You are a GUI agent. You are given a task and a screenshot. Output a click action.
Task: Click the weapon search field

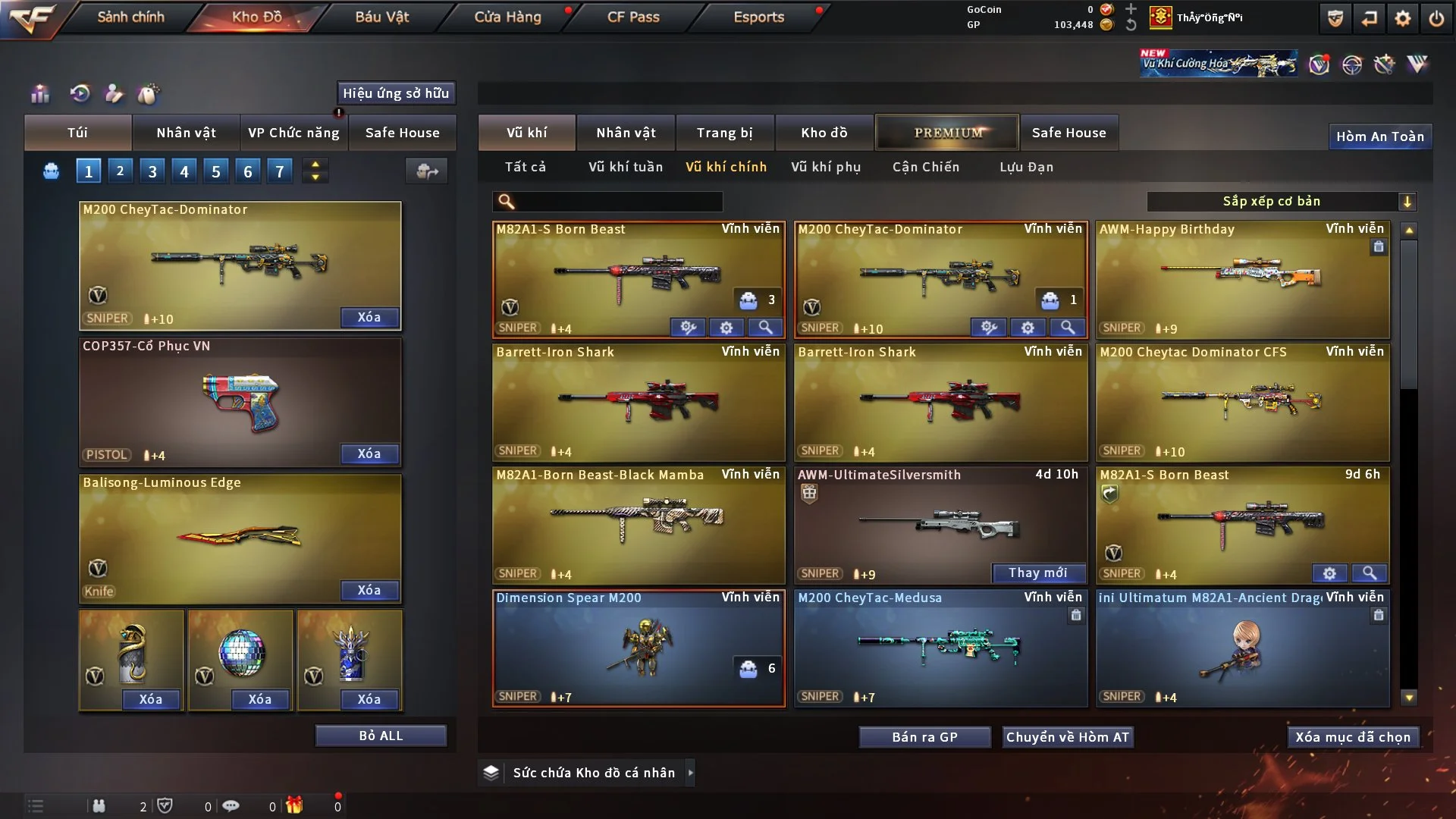coord(618,202)
